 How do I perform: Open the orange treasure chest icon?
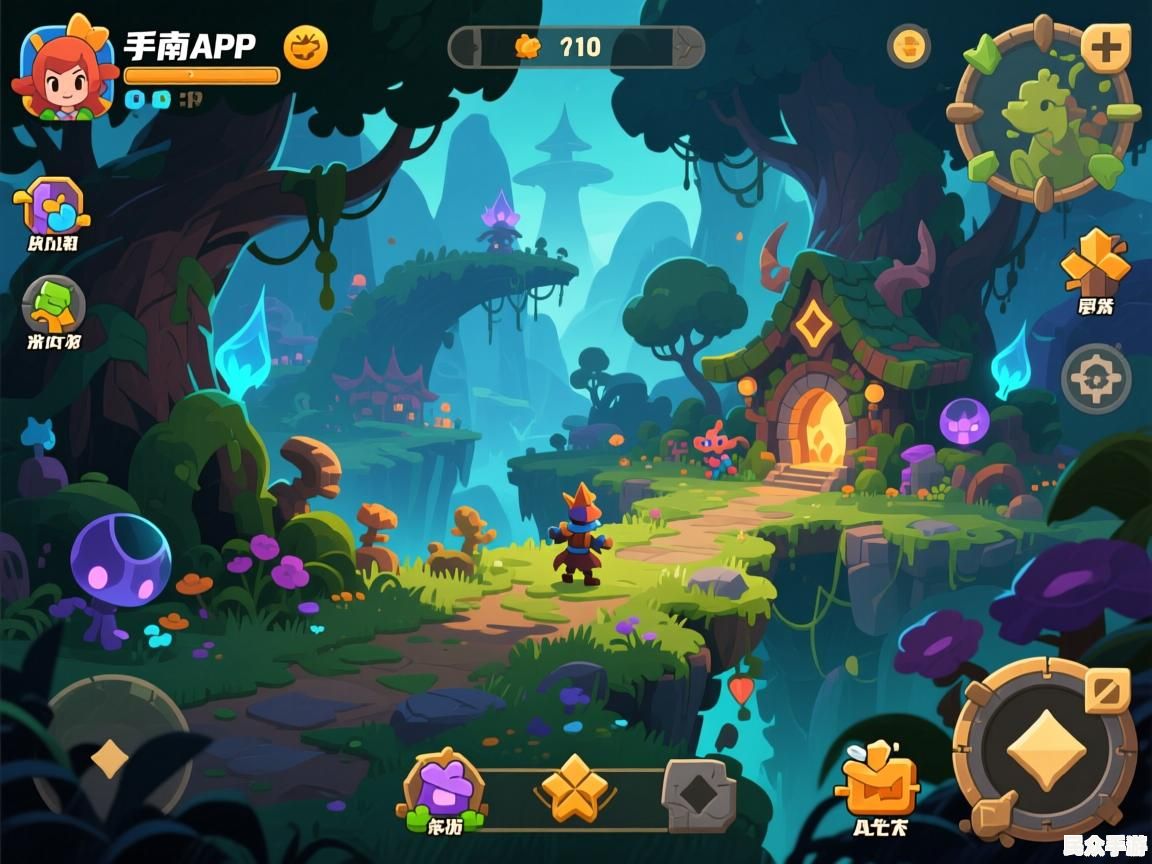point(879,782)
